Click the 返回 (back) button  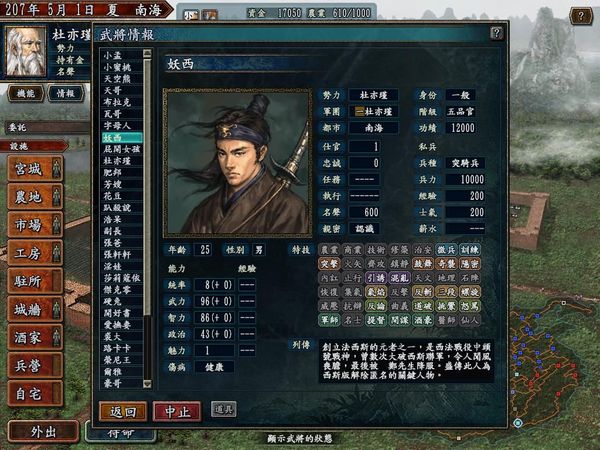pos(123,410)
